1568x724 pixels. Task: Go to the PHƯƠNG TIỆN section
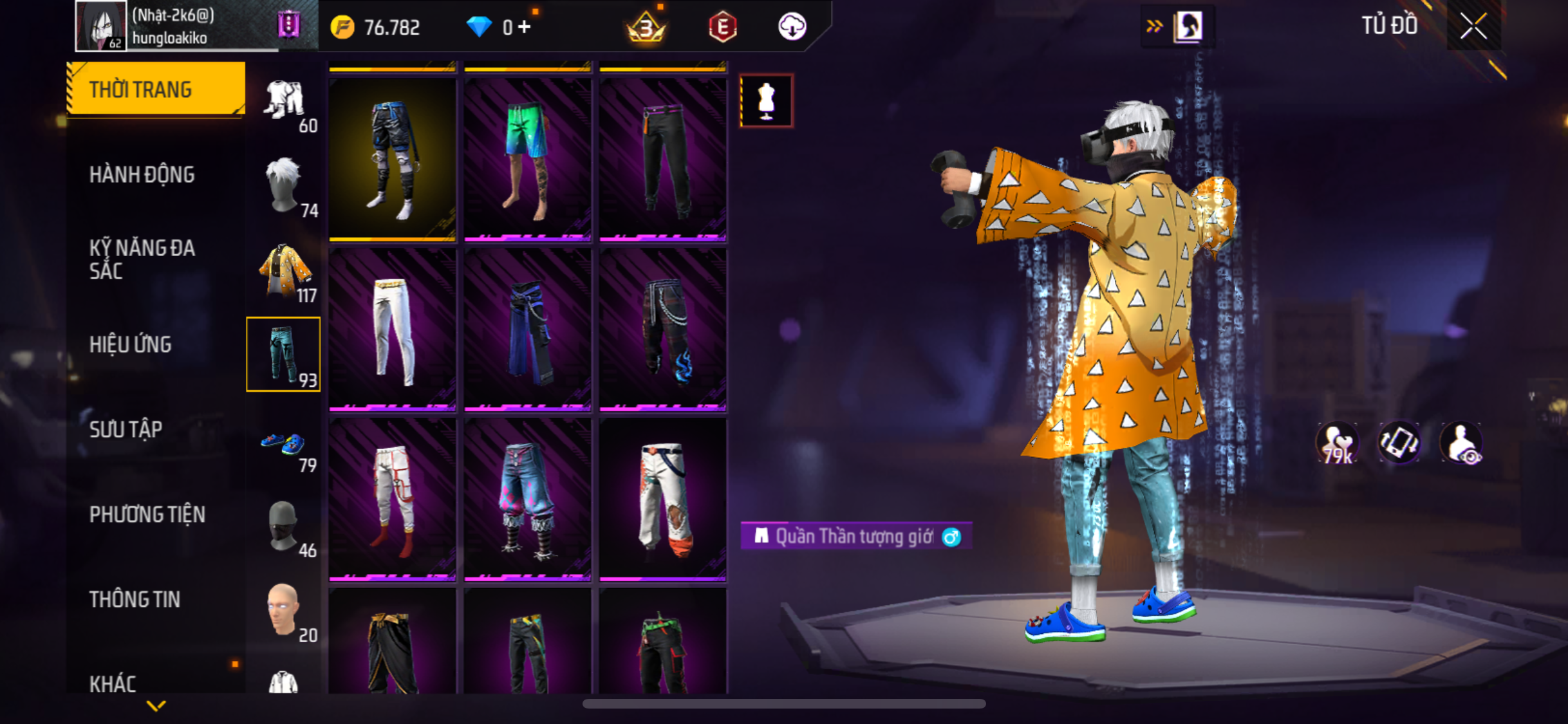coord(147,514)
